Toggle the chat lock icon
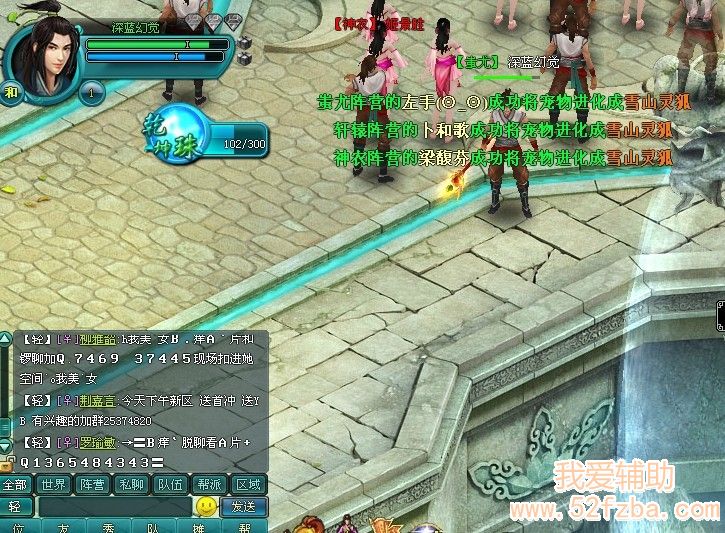 [x=7, y=464]
